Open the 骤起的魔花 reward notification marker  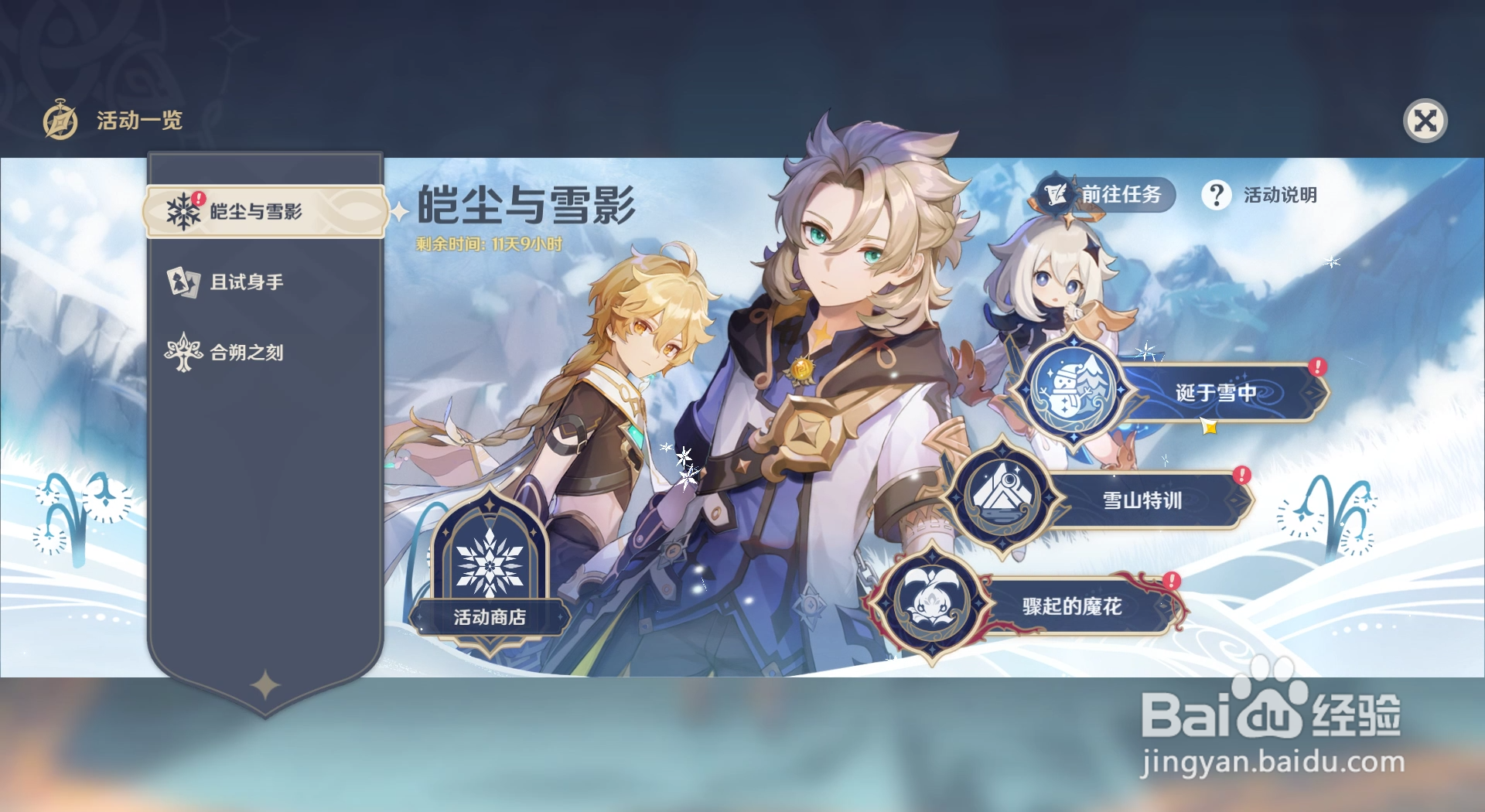click(x=1170, y=578)
